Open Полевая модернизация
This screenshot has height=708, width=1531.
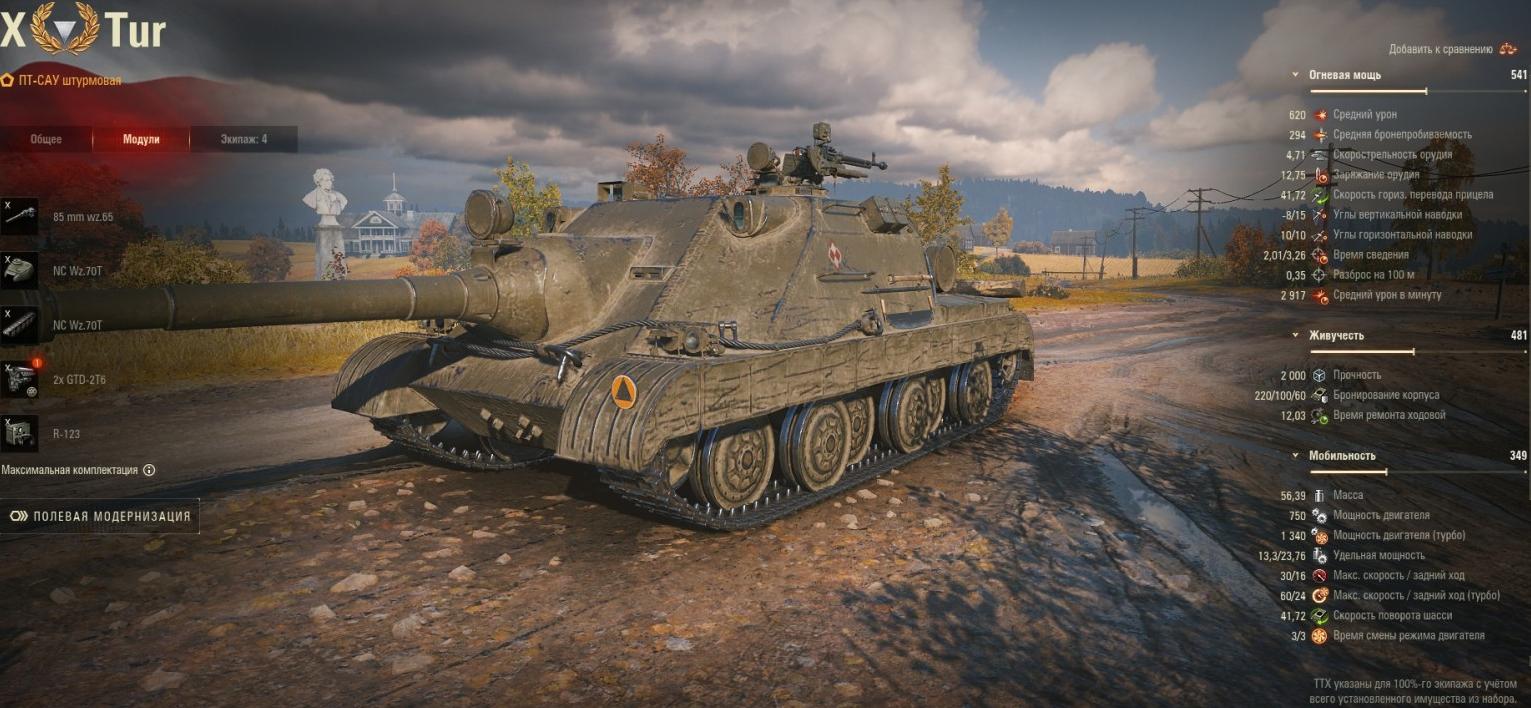(100, 516)
